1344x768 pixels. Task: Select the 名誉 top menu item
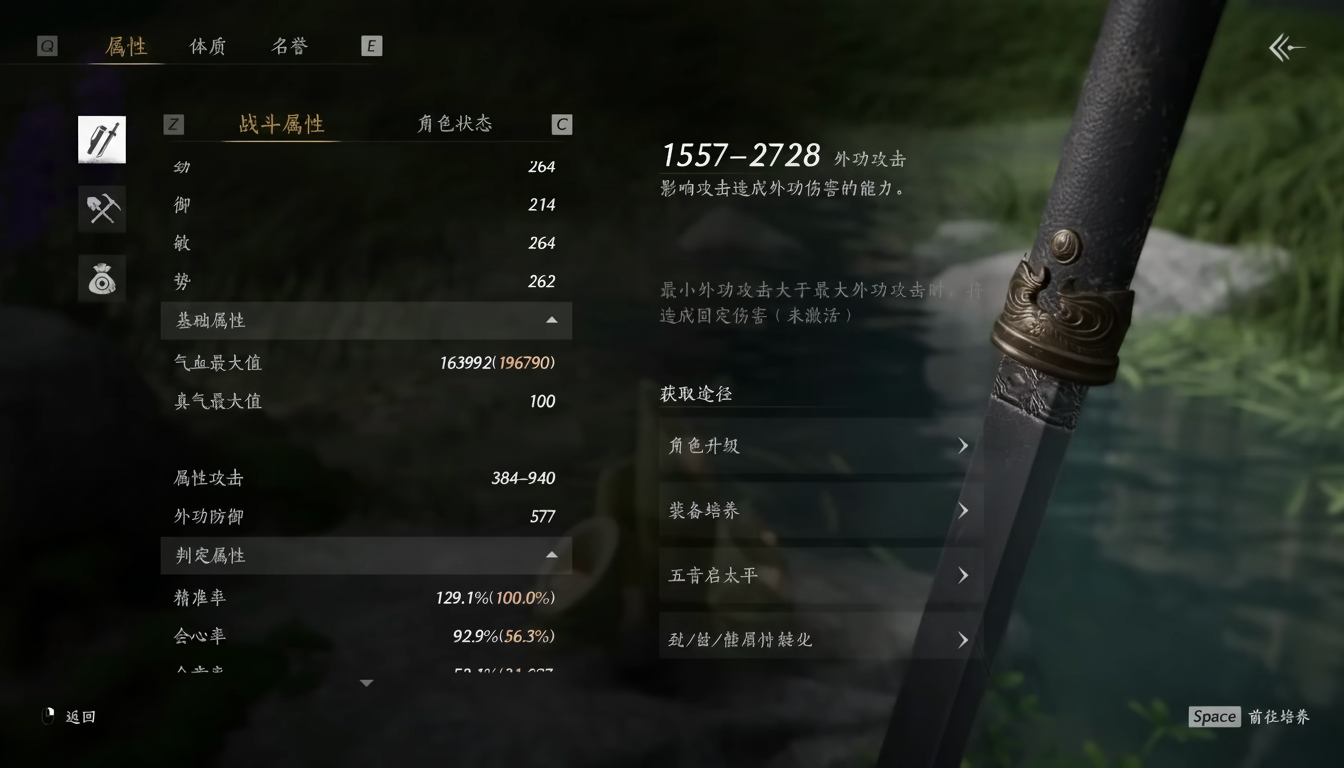coord(288,45)
